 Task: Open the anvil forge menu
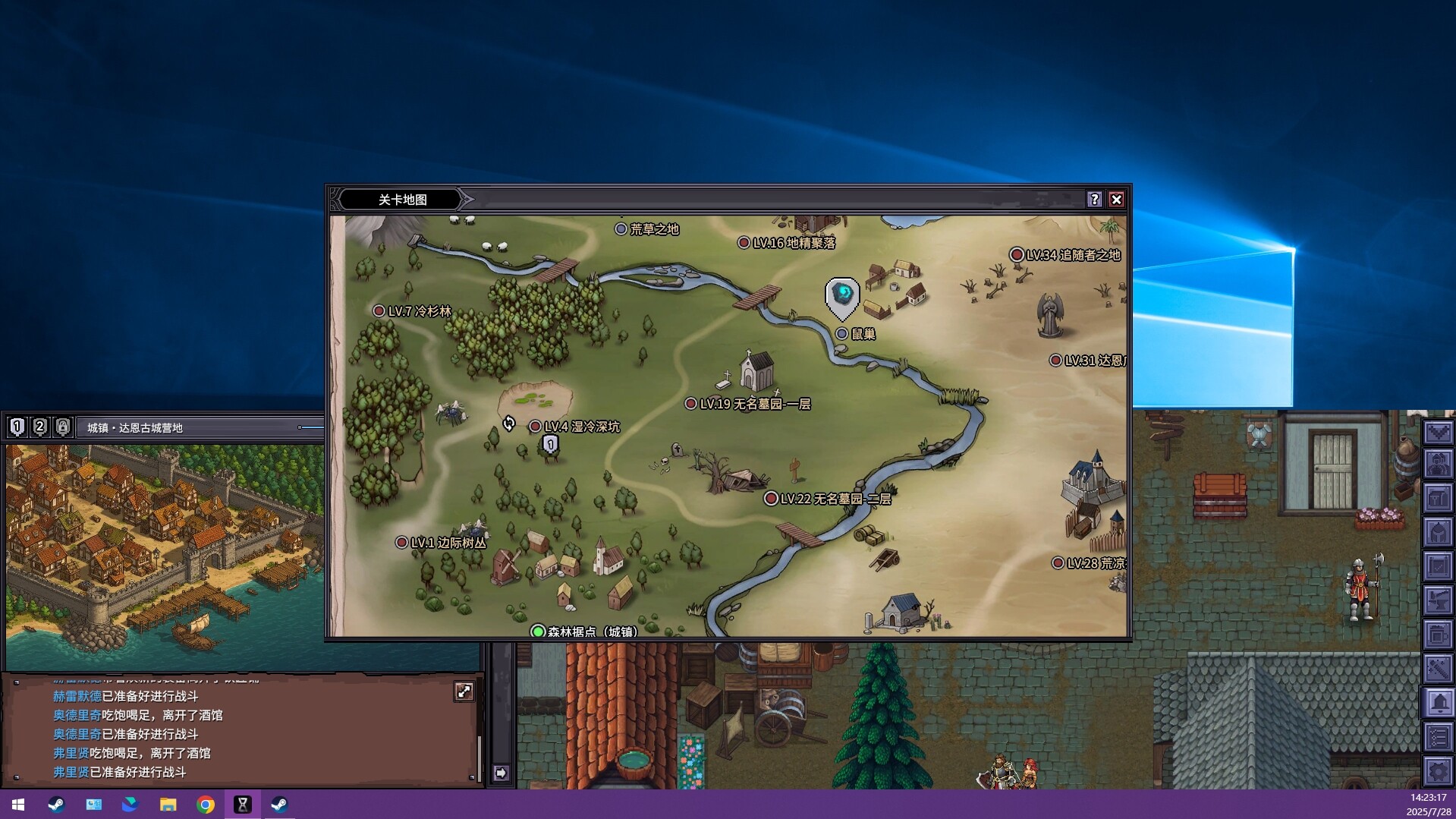click(1438, 600)
